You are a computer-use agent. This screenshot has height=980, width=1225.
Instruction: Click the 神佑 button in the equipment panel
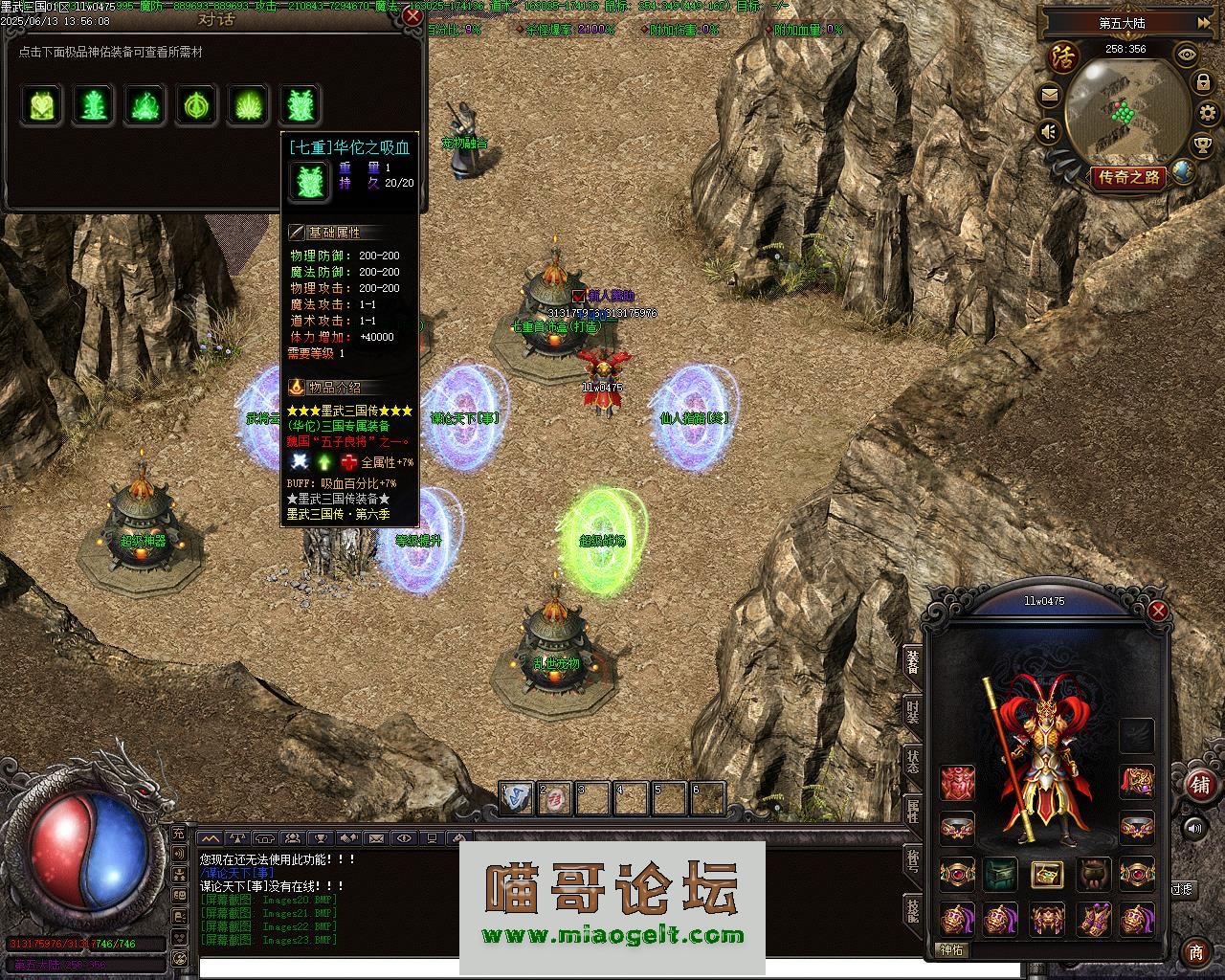[x=952, y=950]
